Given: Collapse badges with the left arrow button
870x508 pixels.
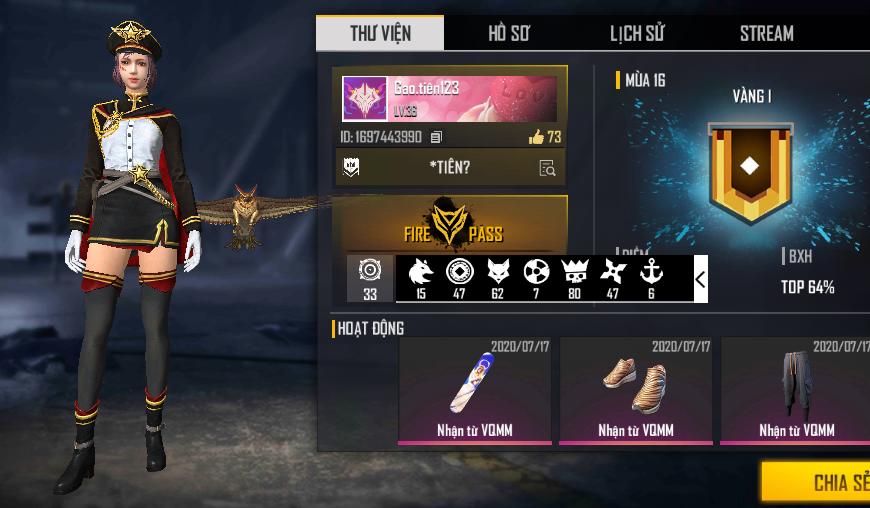Looking at the screenshot, I should pyautogui.click(x=700, y=279).
